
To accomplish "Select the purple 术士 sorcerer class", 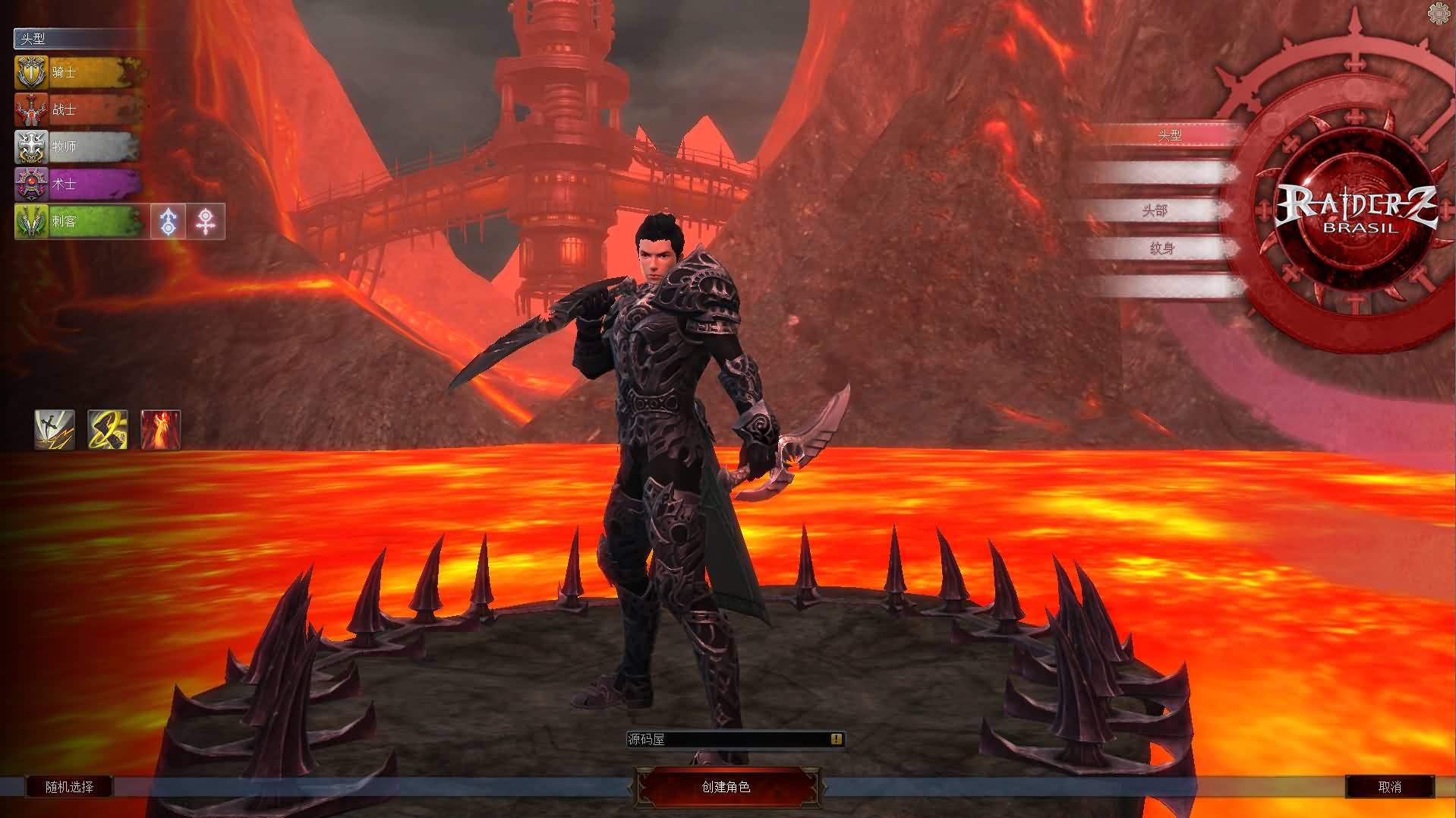I will pos(79,184).
